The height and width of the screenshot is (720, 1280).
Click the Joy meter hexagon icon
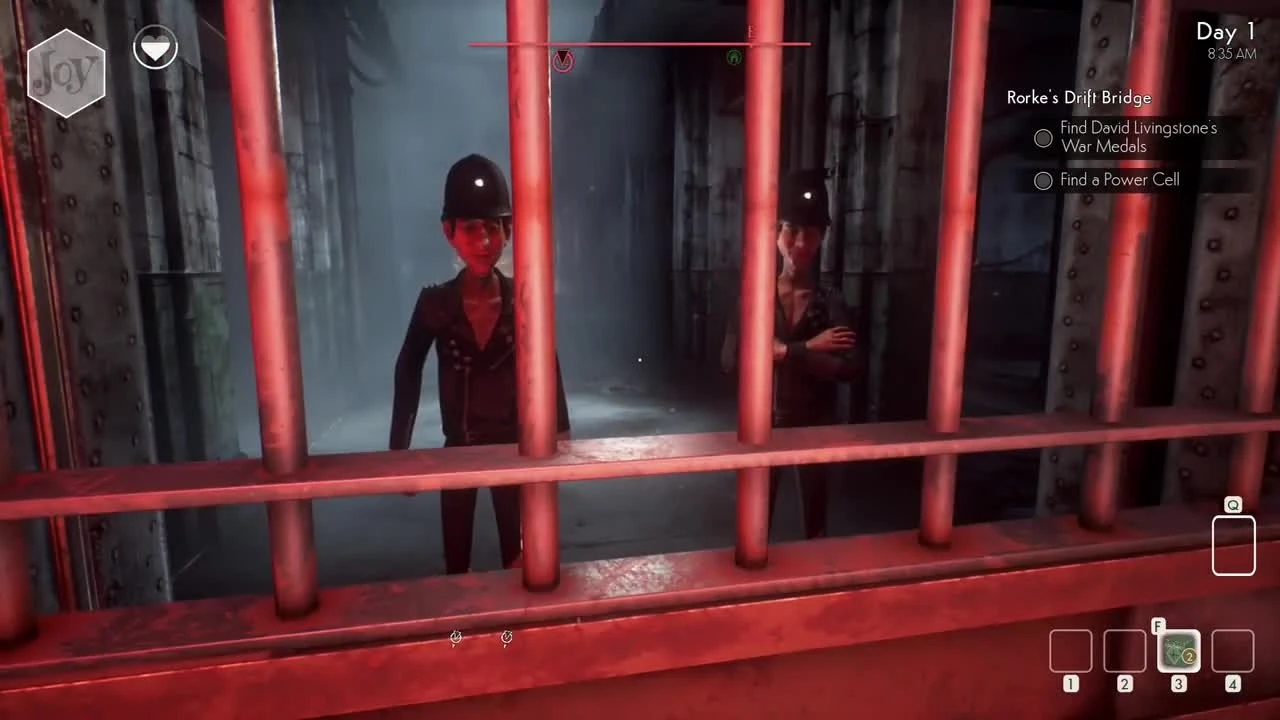coord(67,71)
